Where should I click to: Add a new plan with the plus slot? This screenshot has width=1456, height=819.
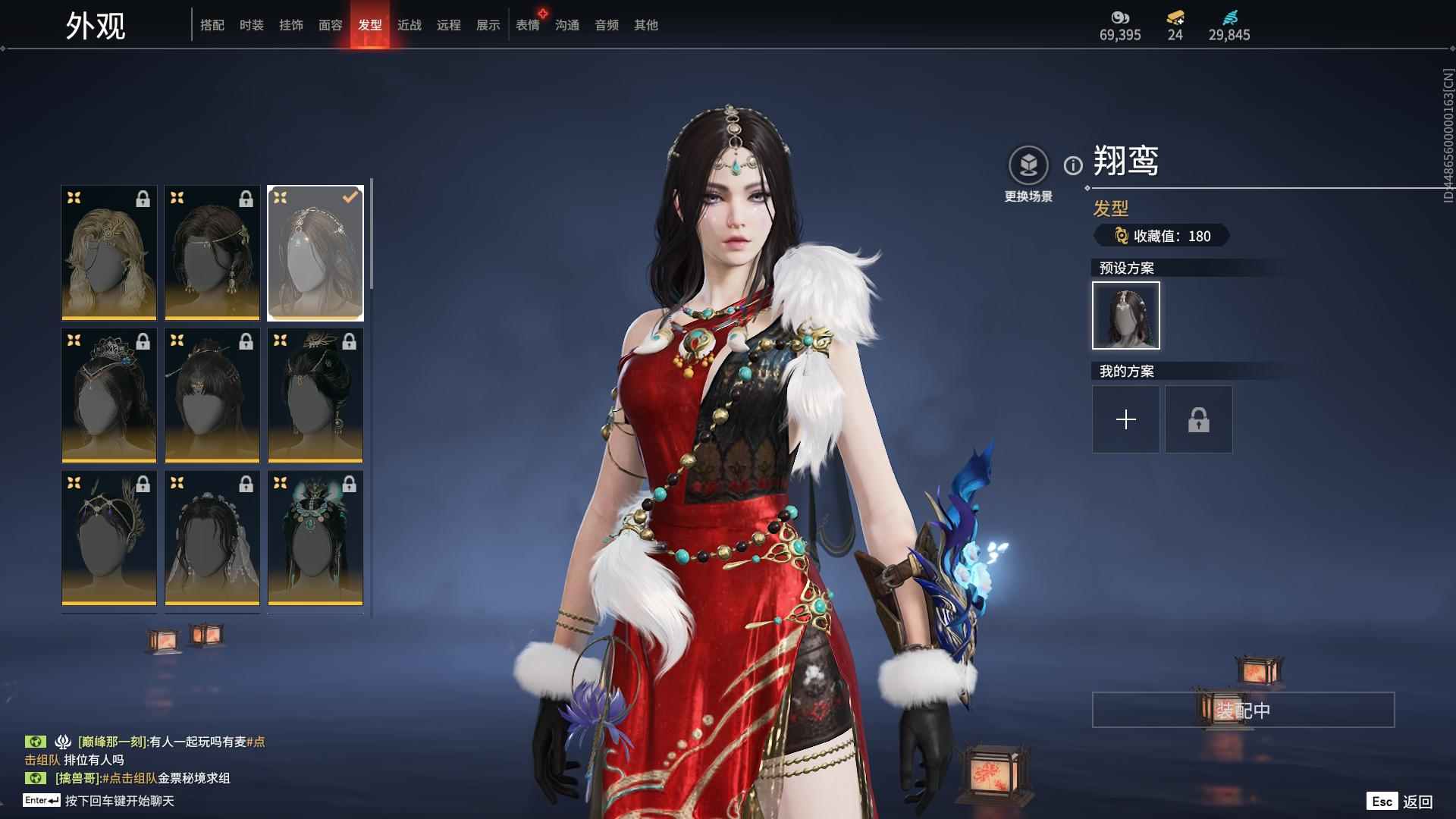coord(1125,419)
